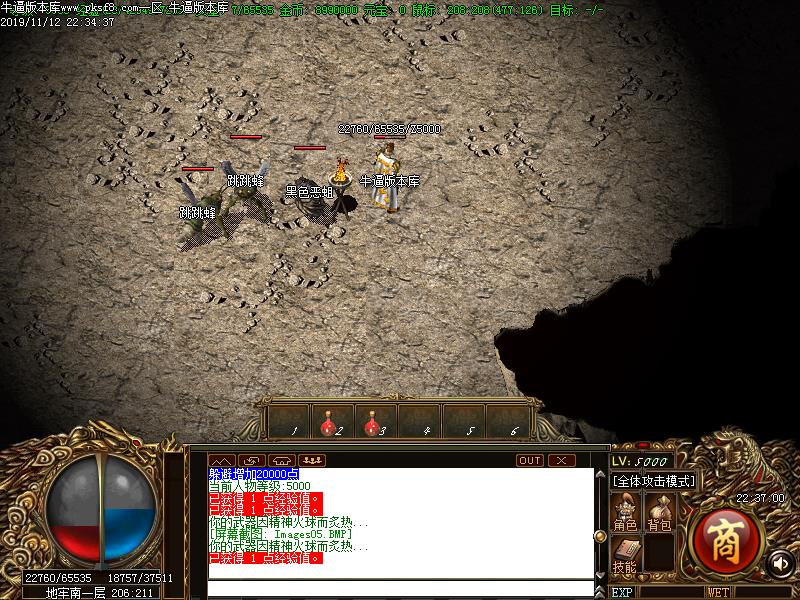Open the 角色 character panel
This screenshot has height=600, width=800.
[626, 514]
